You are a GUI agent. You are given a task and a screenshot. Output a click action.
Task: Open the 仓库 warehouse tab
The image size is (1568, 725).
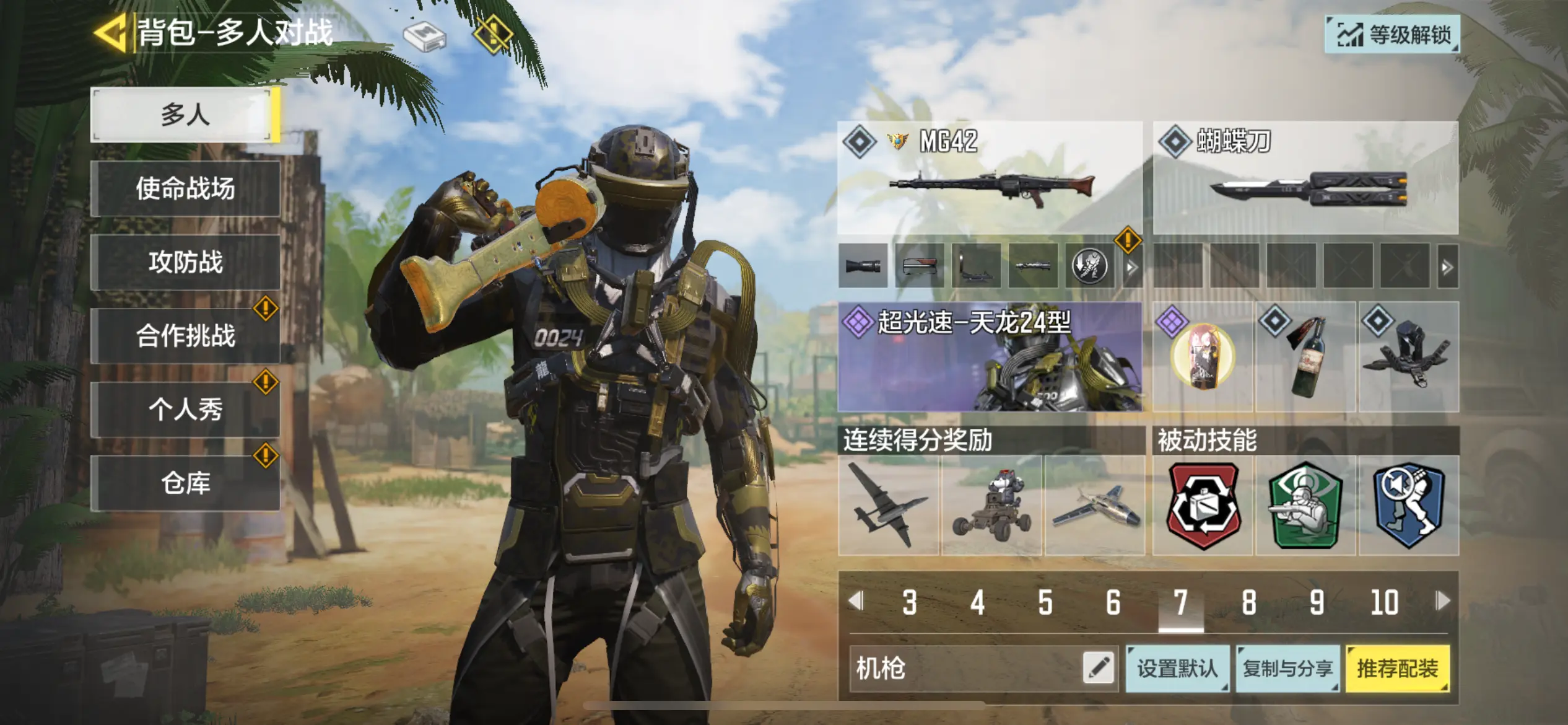(185, 483)
